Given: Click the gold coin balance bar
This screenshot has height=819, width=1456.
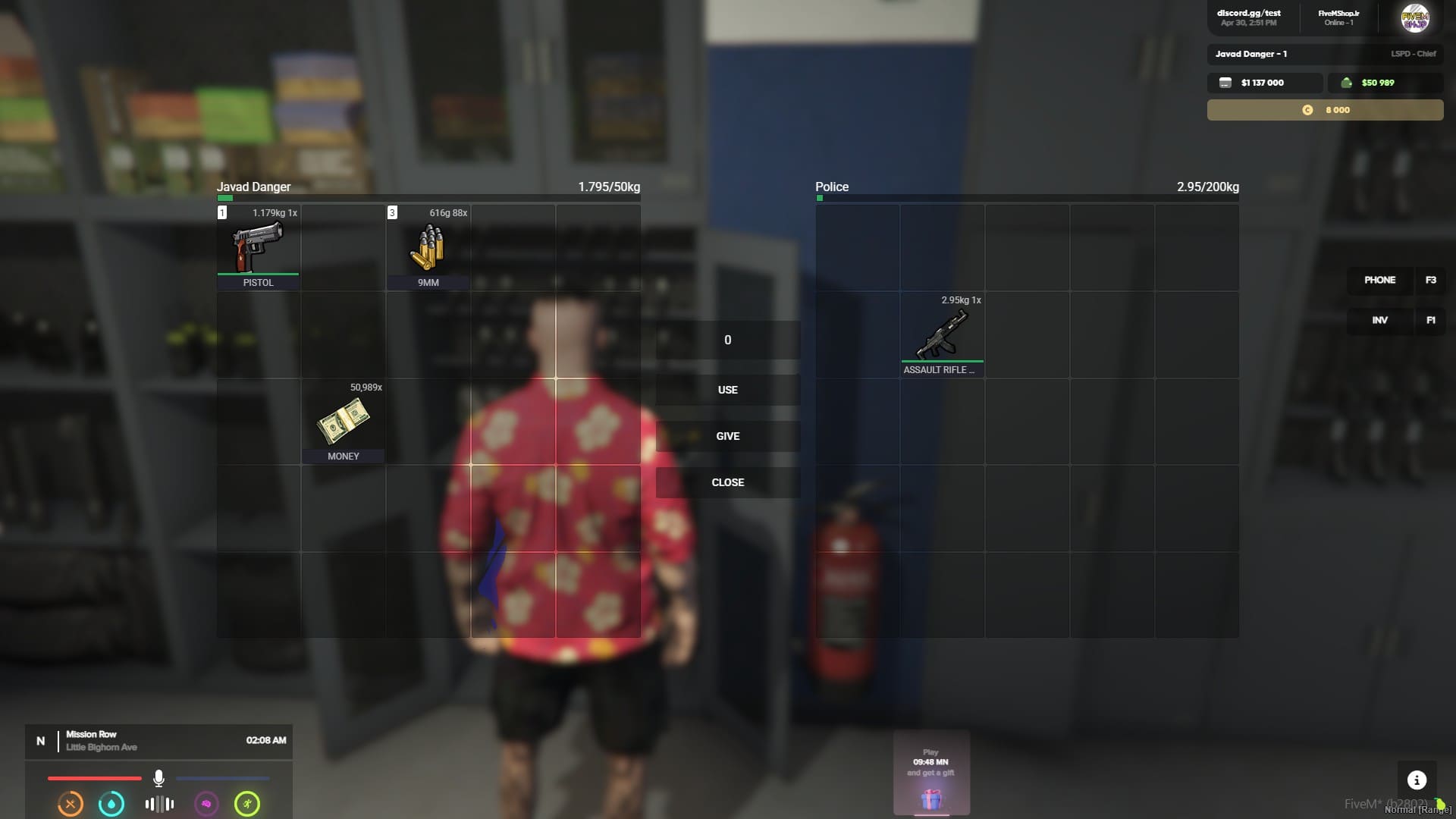Looking at the screenshot, I should click(x=1325, y=110).
